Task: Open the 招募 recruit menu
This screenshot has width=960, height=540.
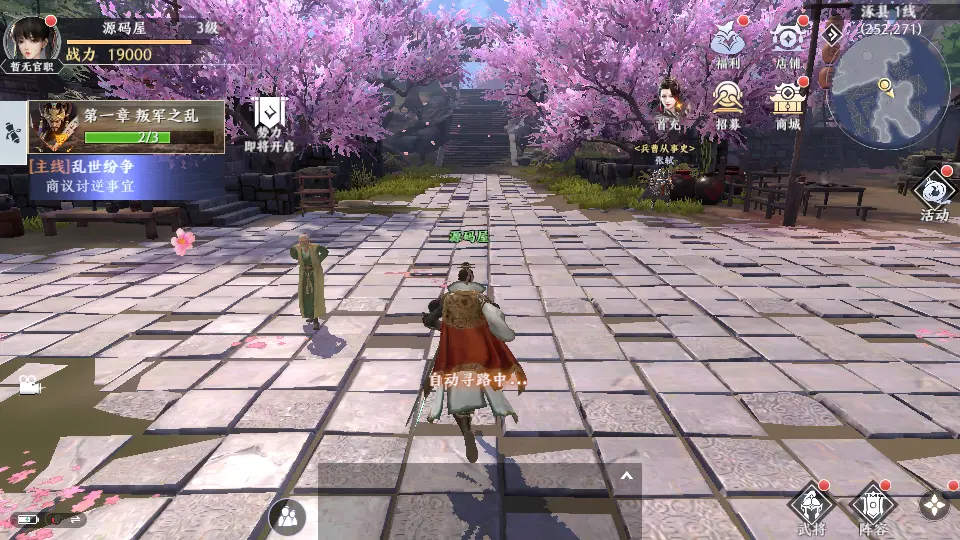Action: pyautogui.click(x=727, y=104)
